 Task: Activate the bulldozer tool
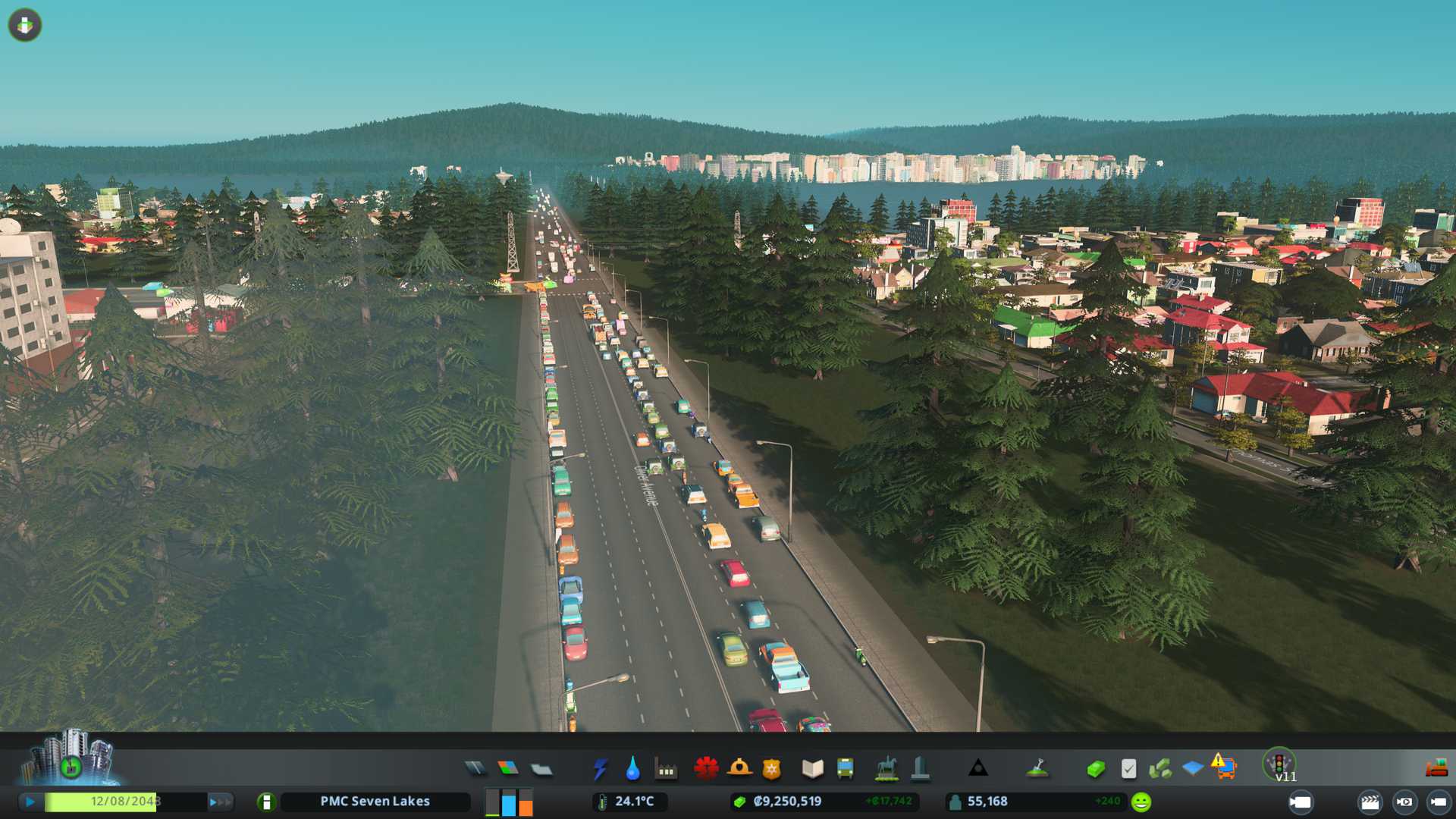pyautogui.click(x=1436, y=769)
